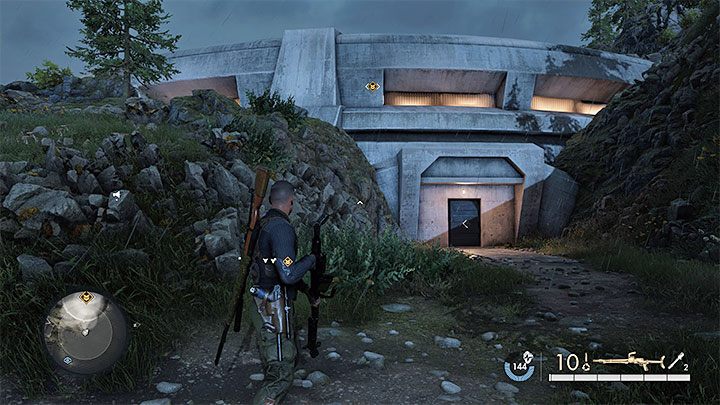Choose the grenade item icon
Image resolution: width=720 pixels, height=405 pixels.
(680, 361)
